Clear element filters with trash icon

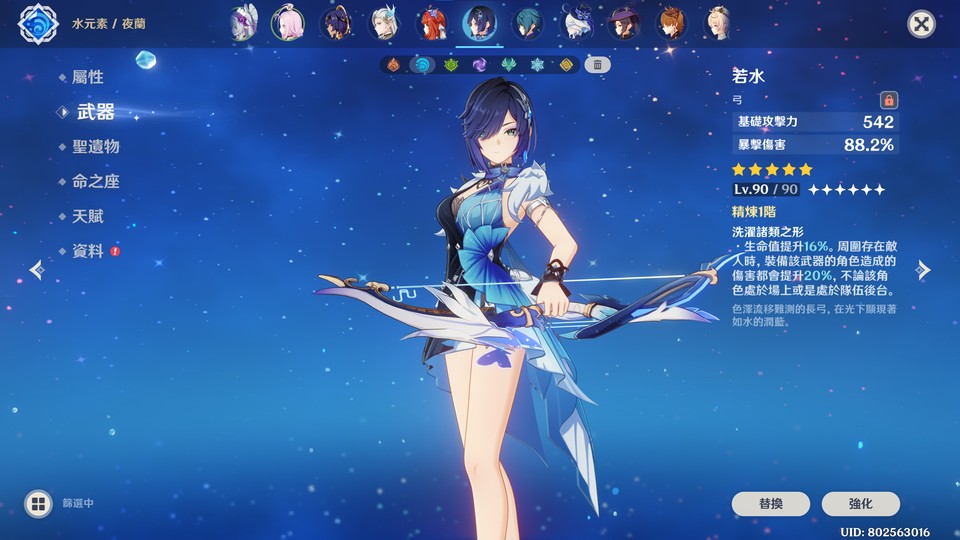coord(597,65)
